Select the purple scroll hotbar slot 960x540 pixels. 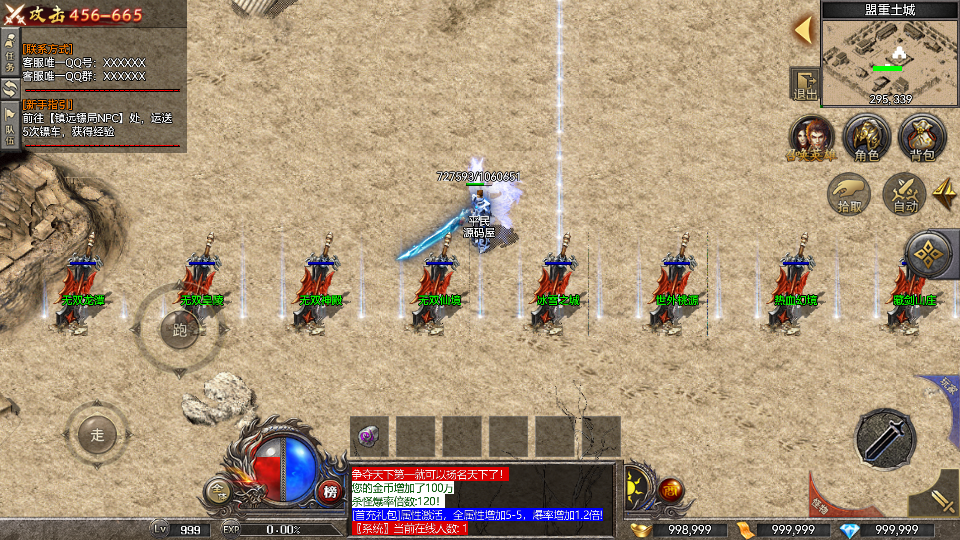coord(369,436)
